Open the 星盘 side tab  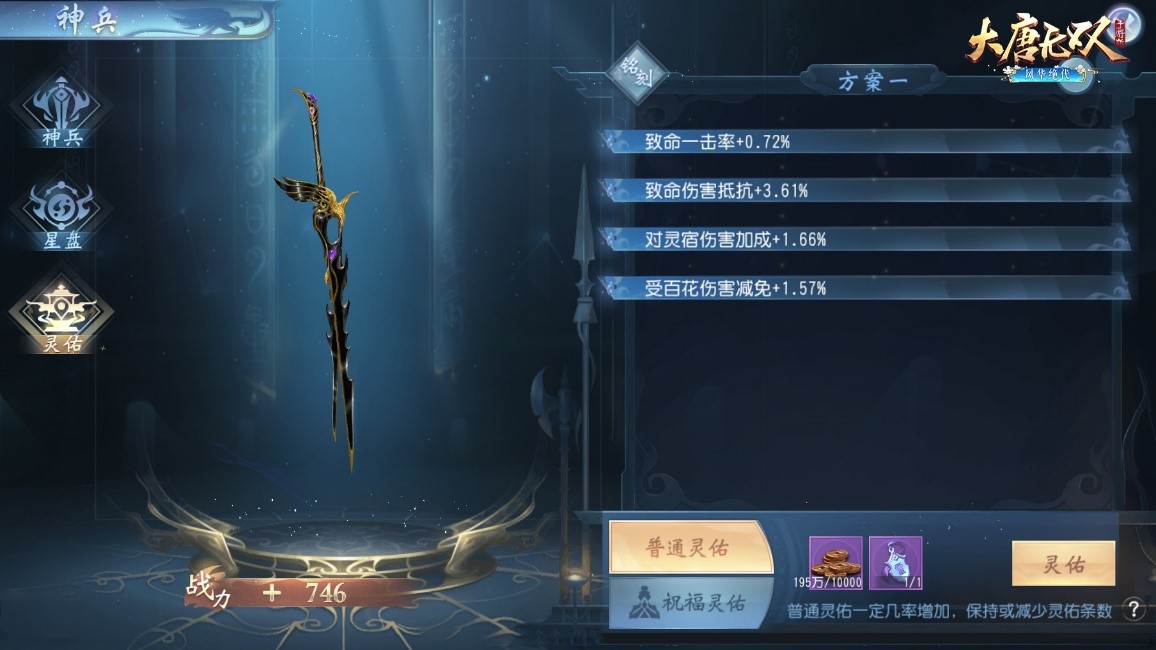pos(61,214)
